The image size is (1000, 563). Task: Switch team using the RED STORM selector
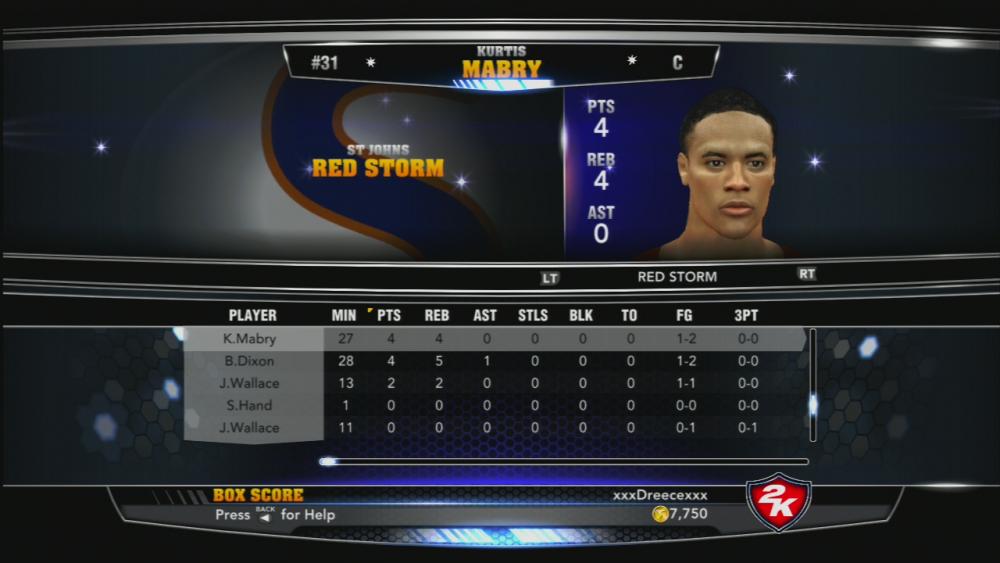click(x=677, y=277)
